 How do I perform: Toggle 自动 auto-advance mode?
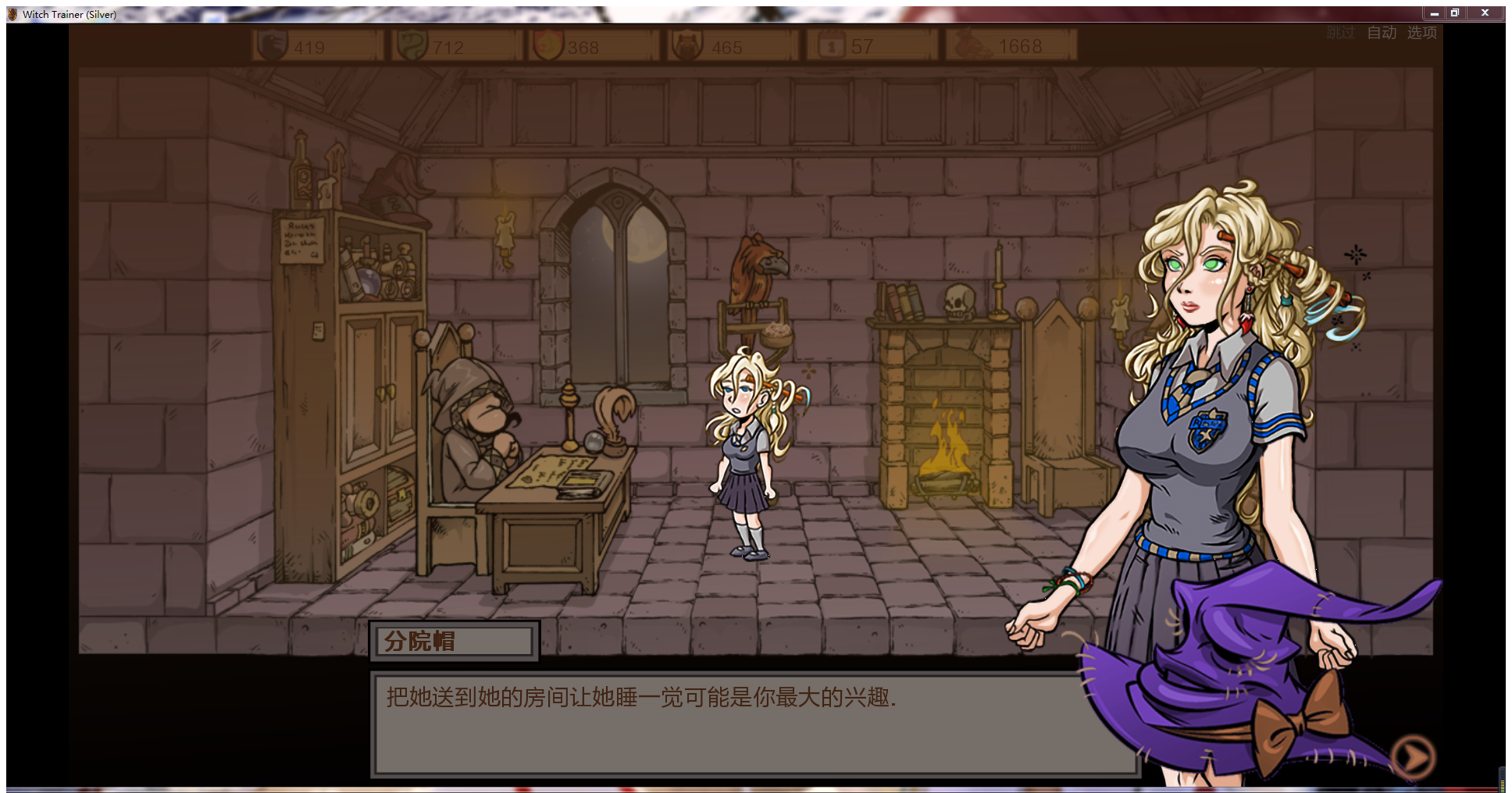point(1382,33)
